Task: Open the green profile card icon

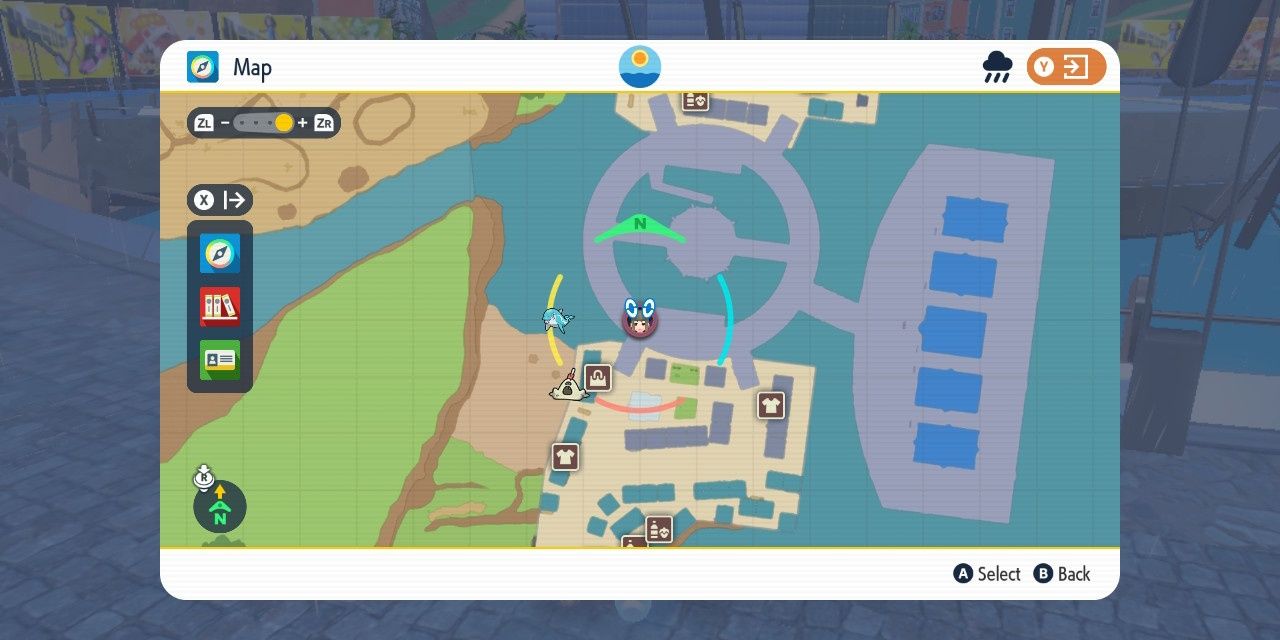Action: (x=220, y=360)
